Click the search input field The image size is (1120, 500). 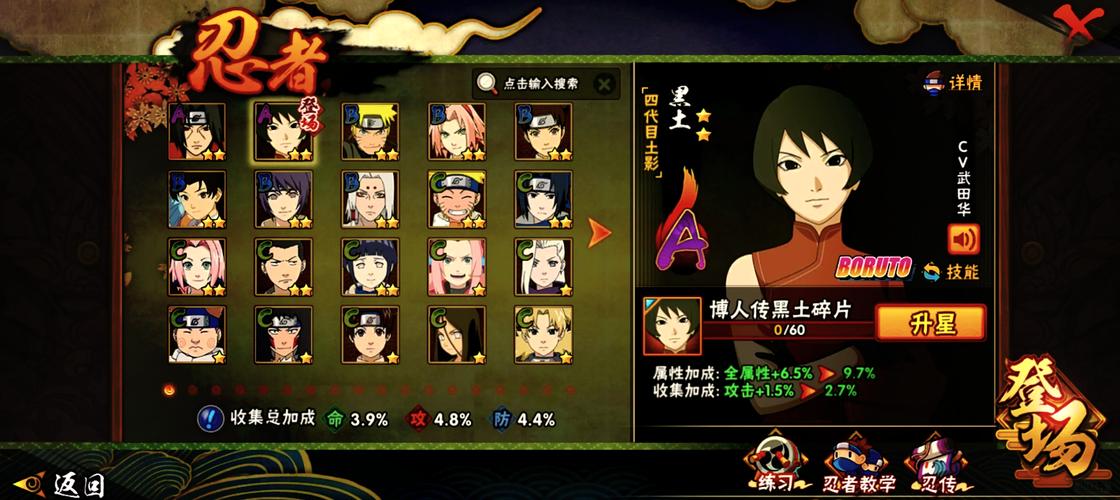tap(540, 84)
